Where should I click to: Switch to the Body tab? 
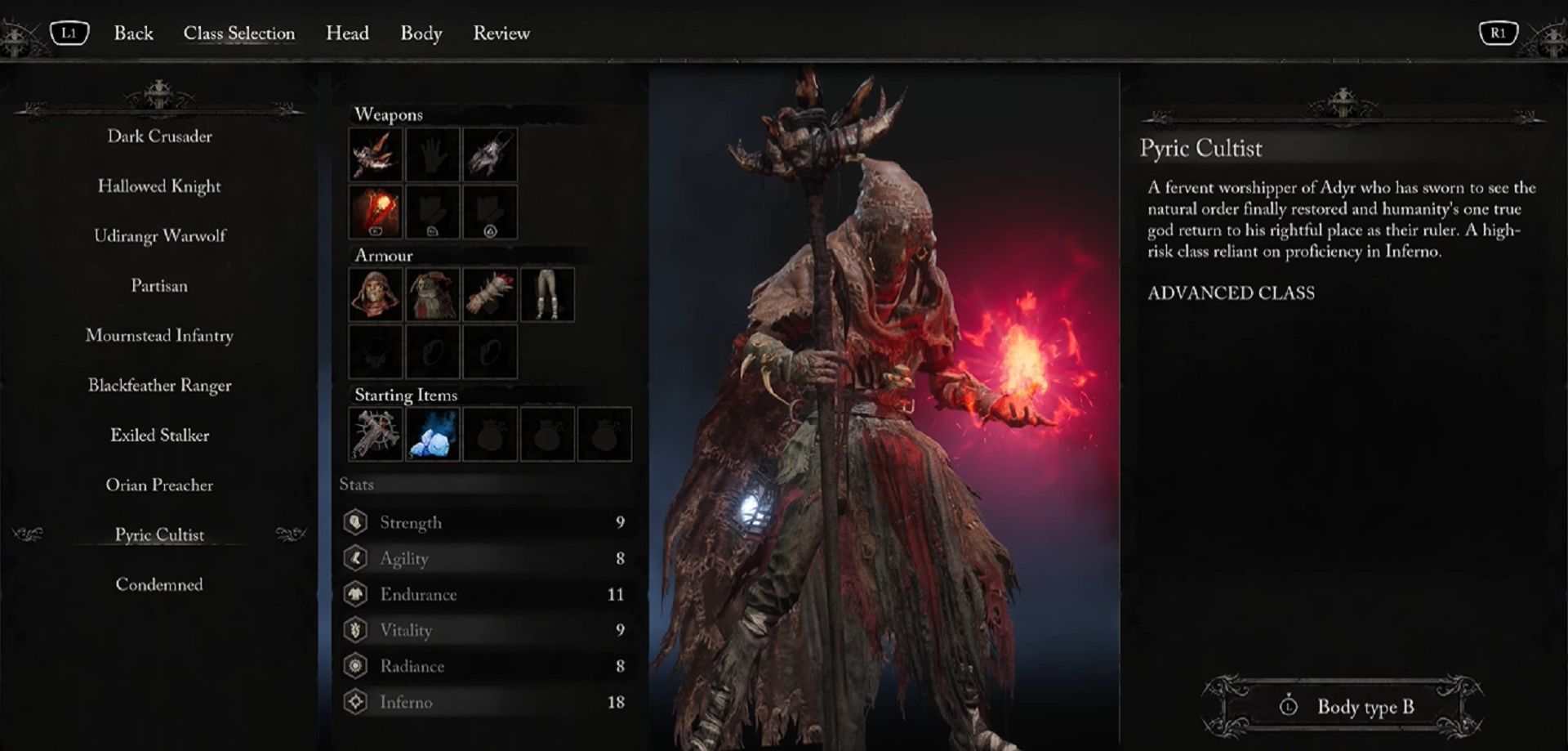(421, 34)
